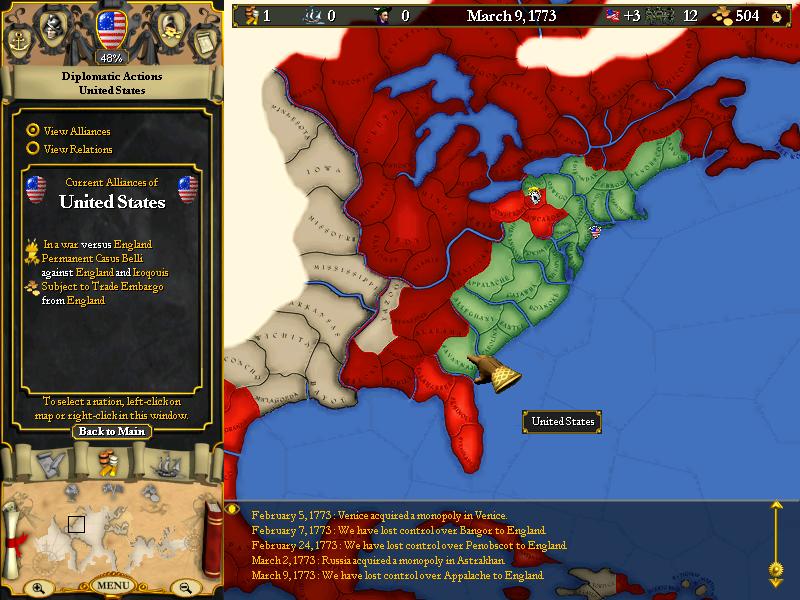800x600 pixels.
Task: Zoom out on the minimap
Action: click(x=185, y=588)
